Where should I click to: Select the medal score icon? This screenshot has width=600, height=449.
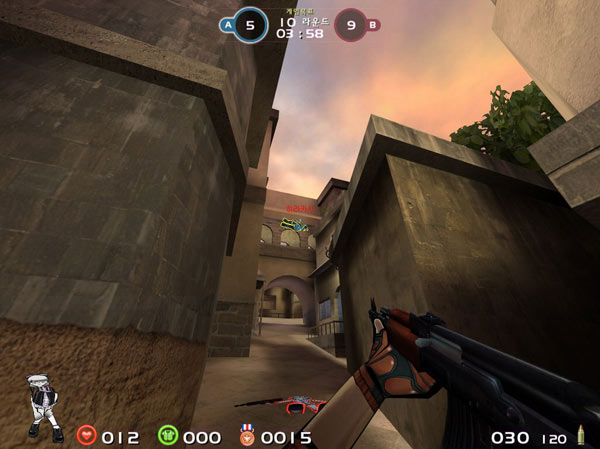point(245,436)
